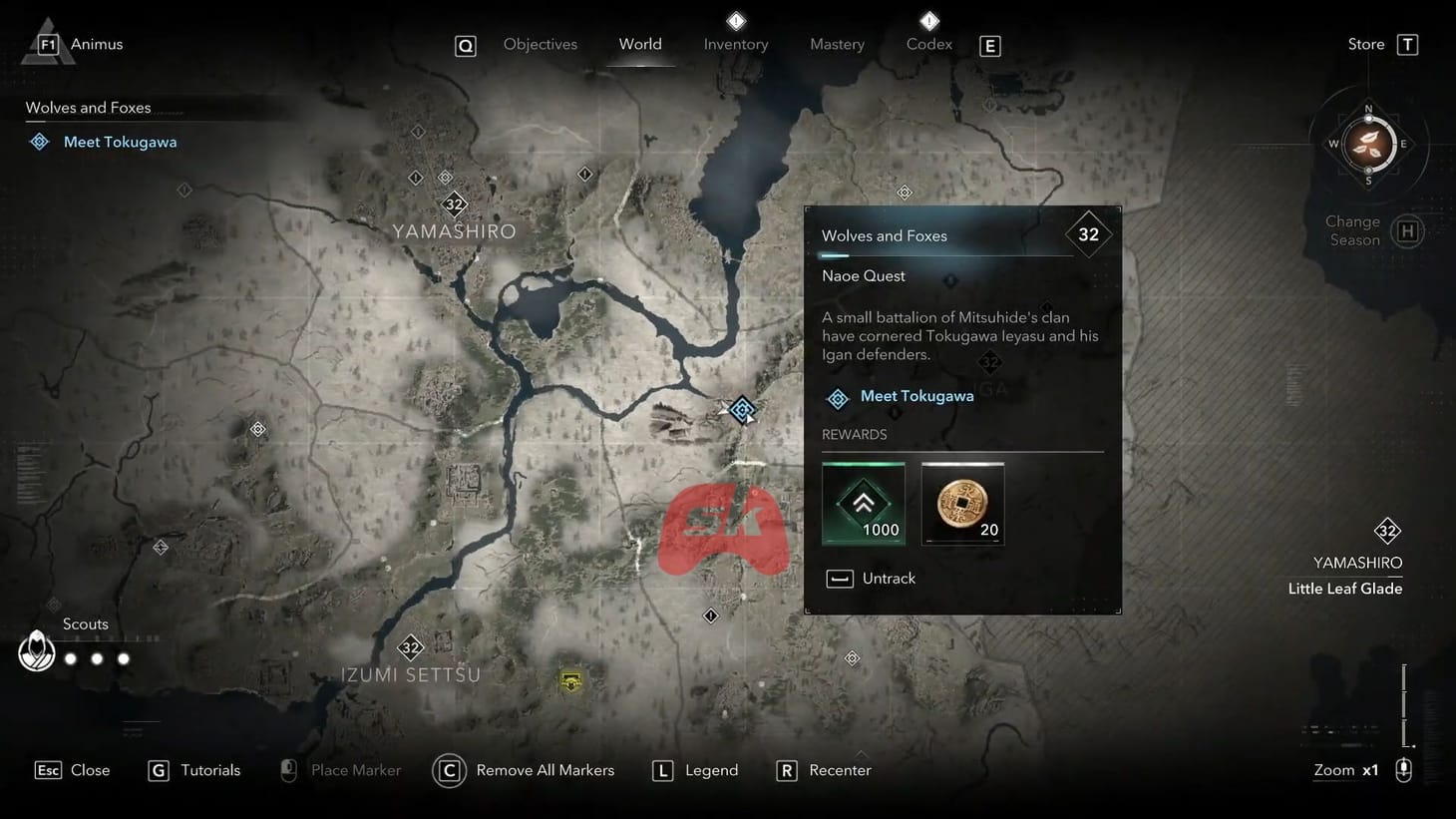This screenshot has height=819, width=1456.
Task: Click the golden chest marker near Izumi Settsu
Action: point(570,681)
